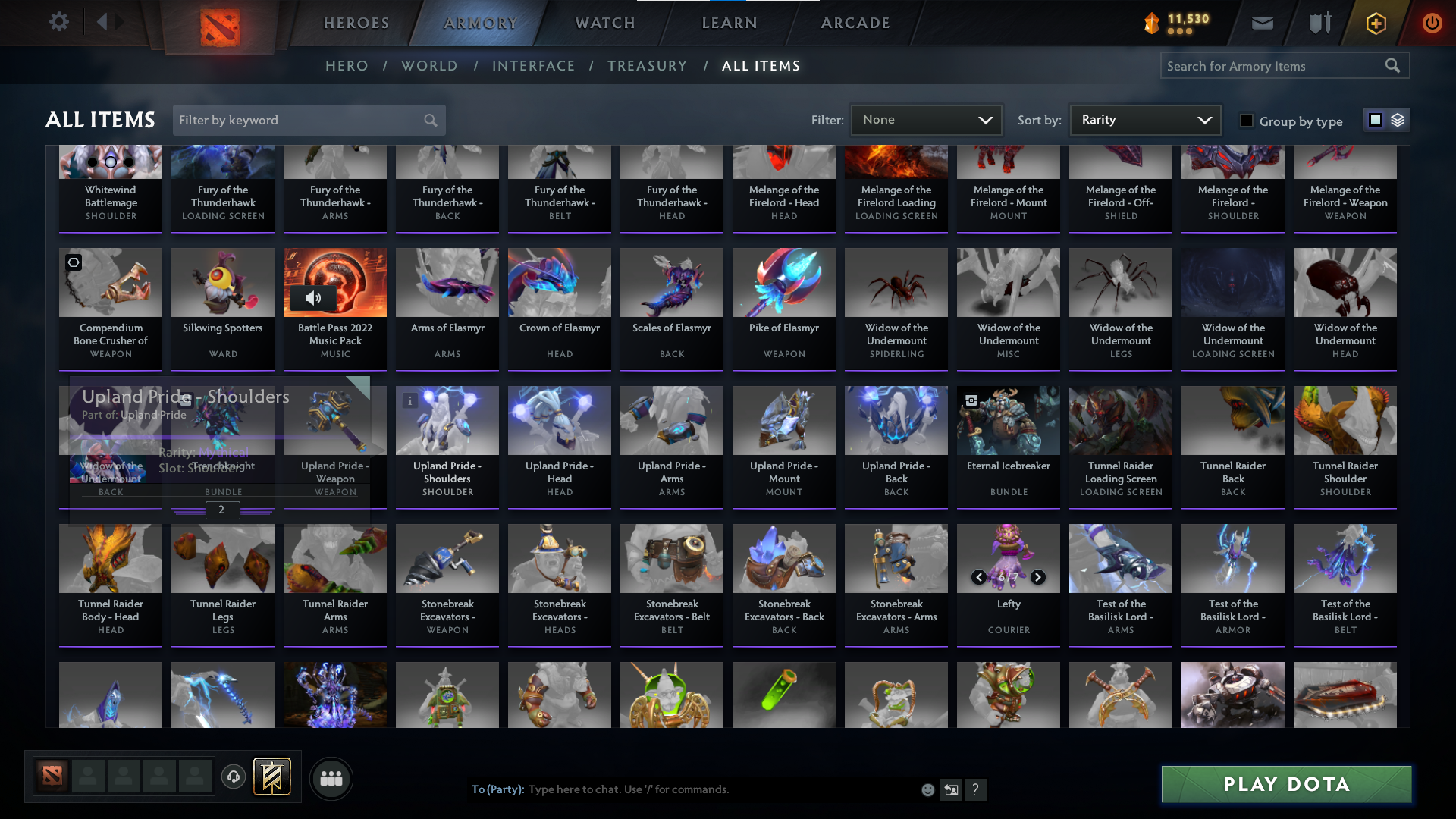Open the WATCH menu item
The image size is (1456, 819).
[x=604, y=23]
